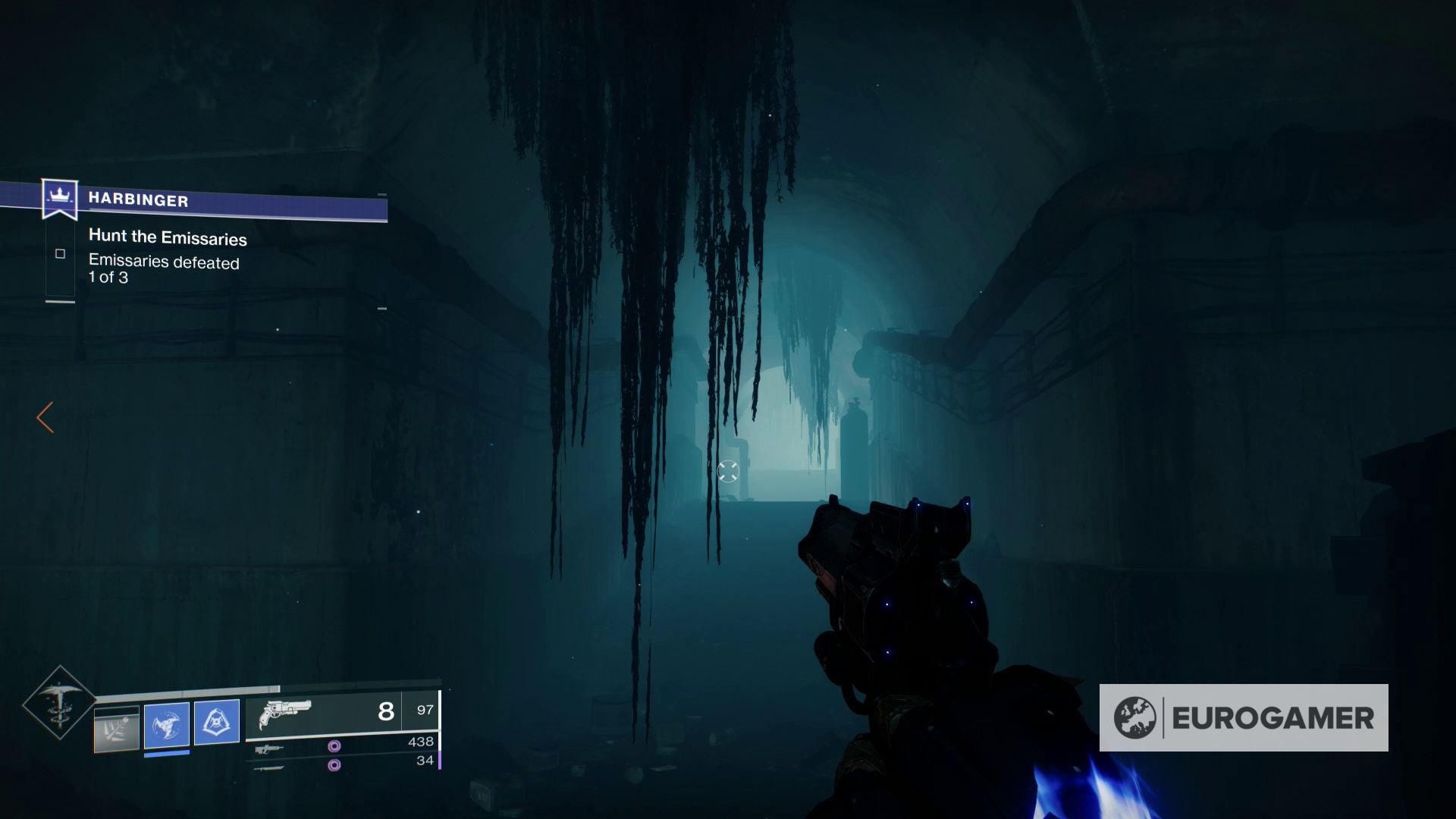
Task: Use the greyed-out grenade ability icon
Action: pyautogui.click(x=117, y=728)
